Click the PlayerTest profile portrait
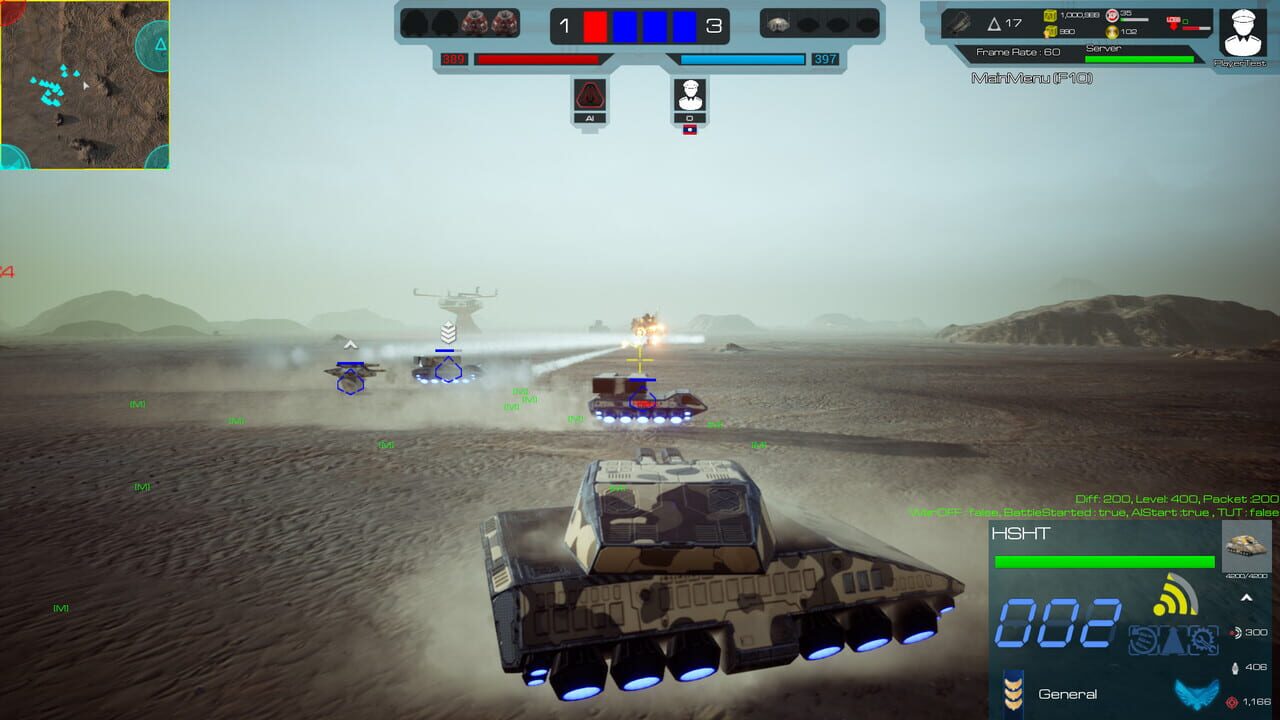Screen dimensions: 1280x720 1242,32
